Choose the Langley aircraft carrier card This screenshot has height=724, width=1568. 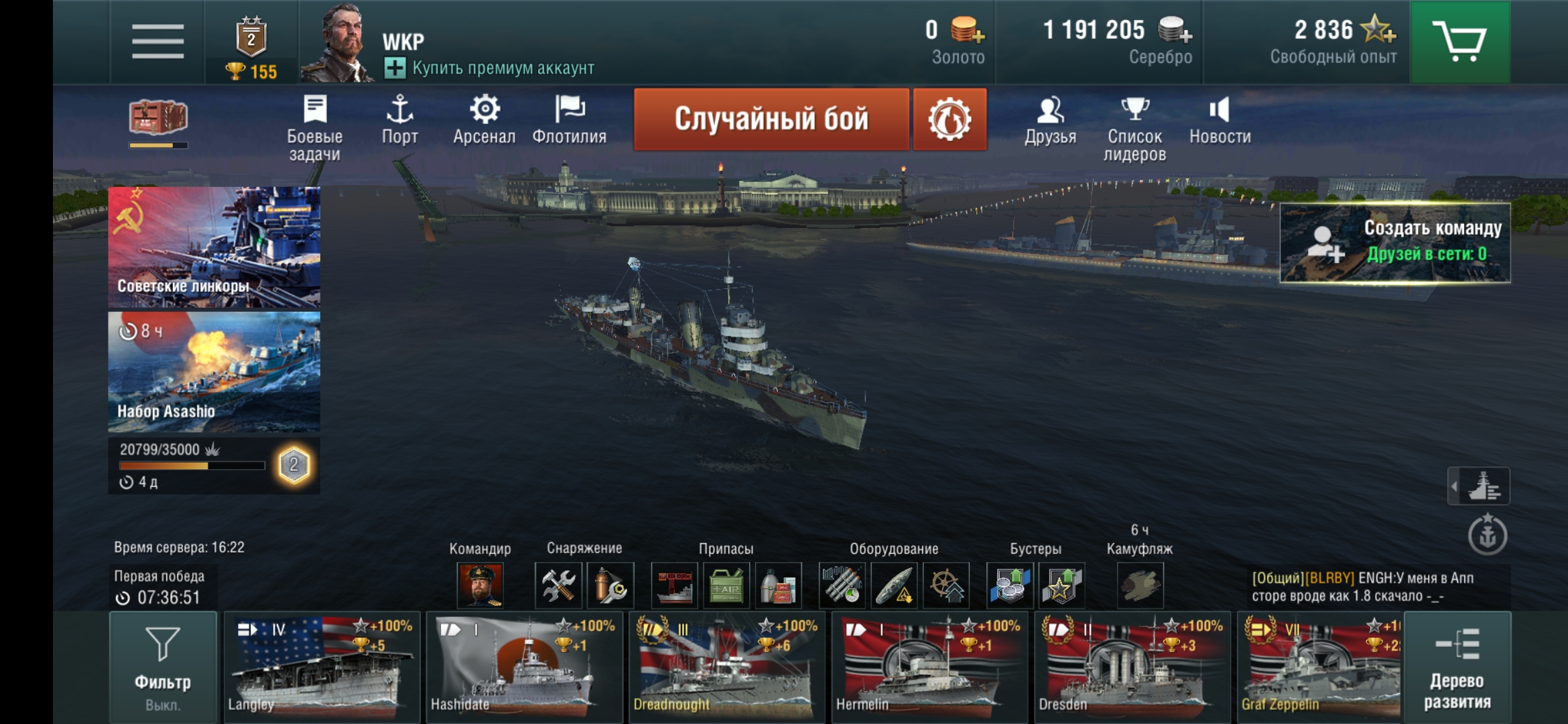[322, 666]
